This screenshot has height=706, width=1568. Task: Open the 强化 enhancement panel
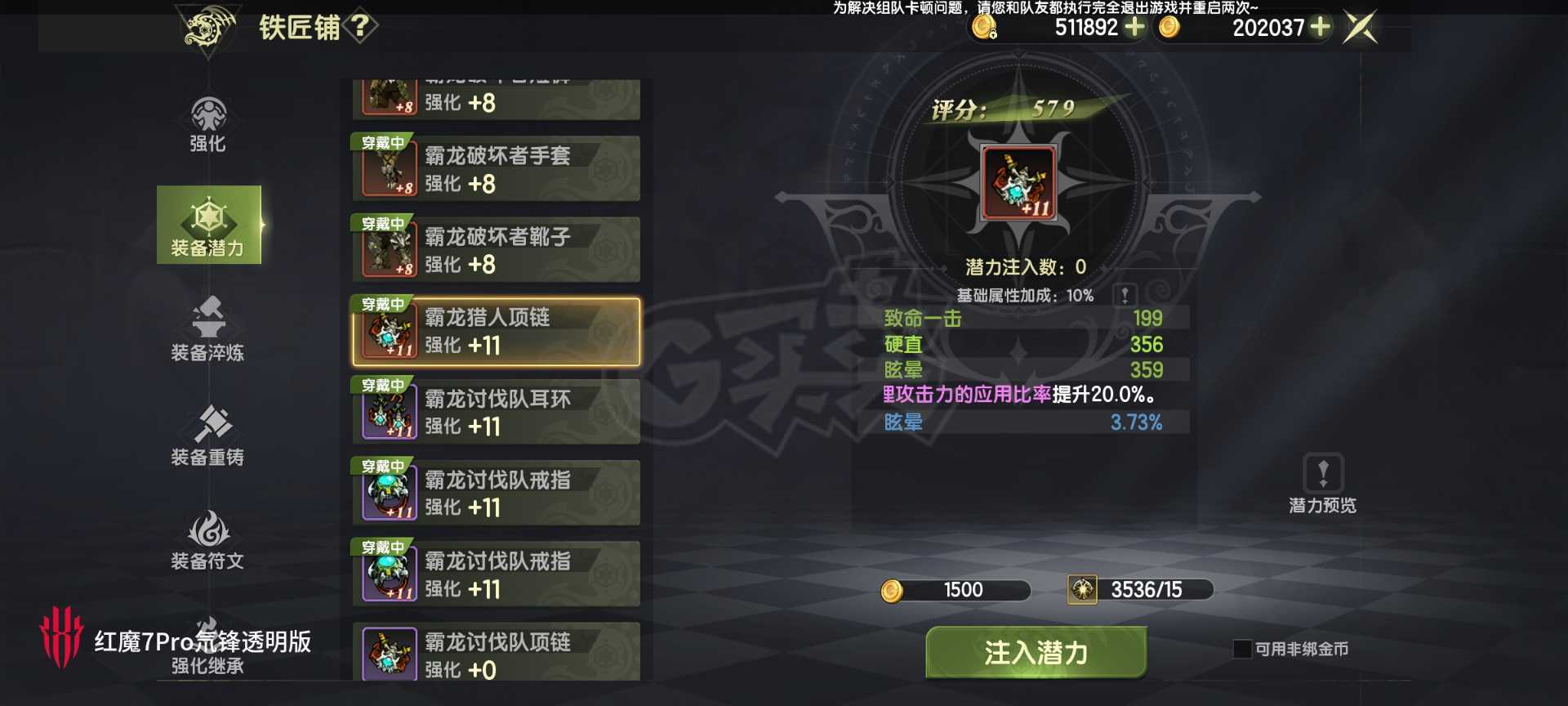tap(208, 127)
